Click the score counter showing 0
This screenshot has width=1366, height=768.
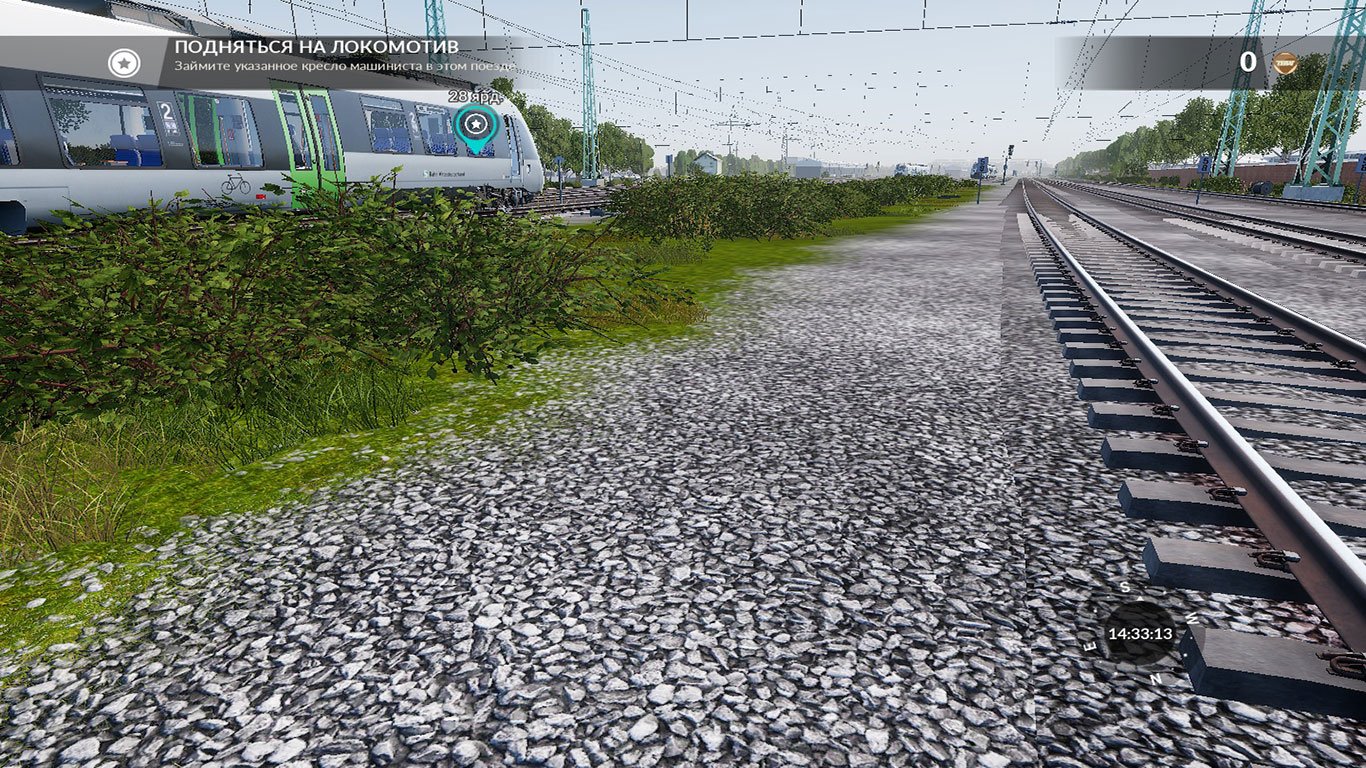click(x=1248, y=61)
